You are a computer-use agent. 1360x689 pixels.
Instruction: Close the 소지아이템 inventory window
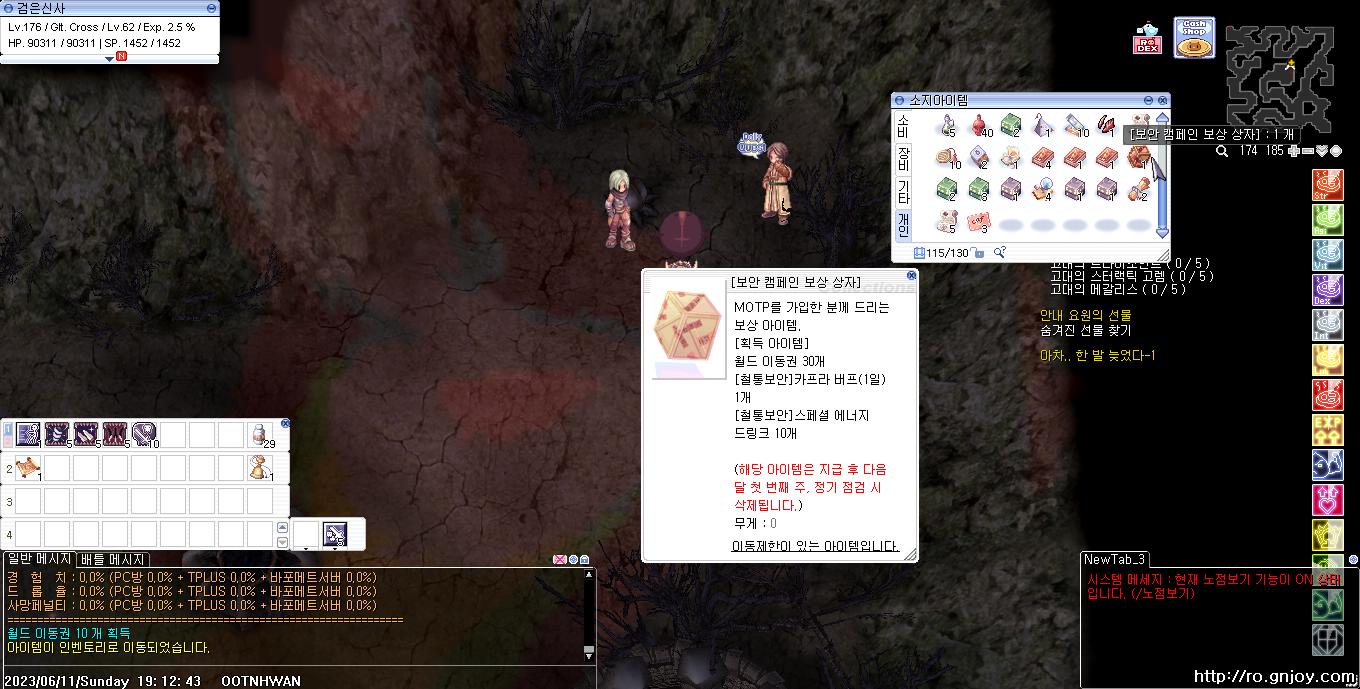pyautogui.click(x=1163, y=100)
